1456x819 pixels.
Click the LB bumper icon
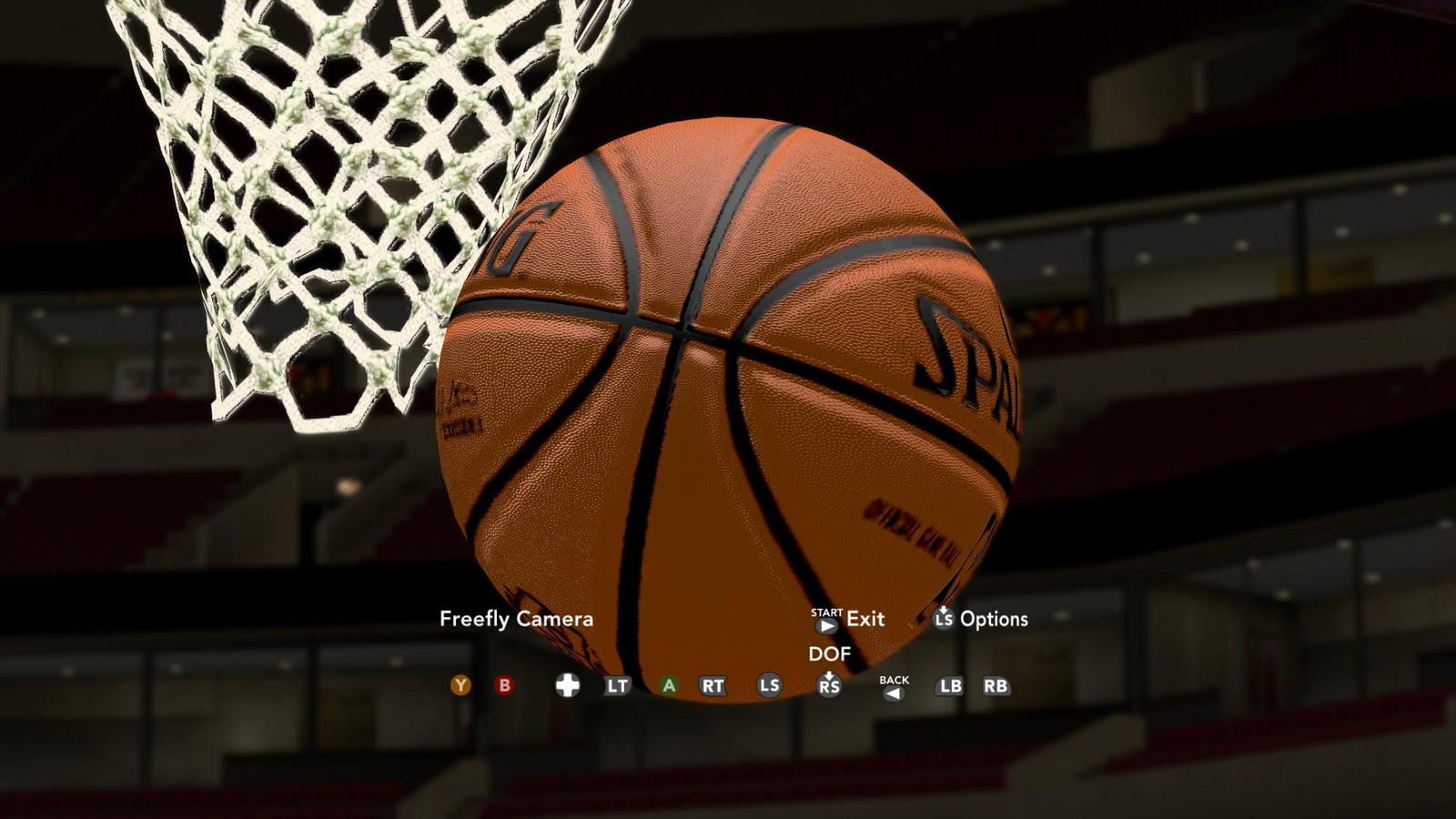948,686
